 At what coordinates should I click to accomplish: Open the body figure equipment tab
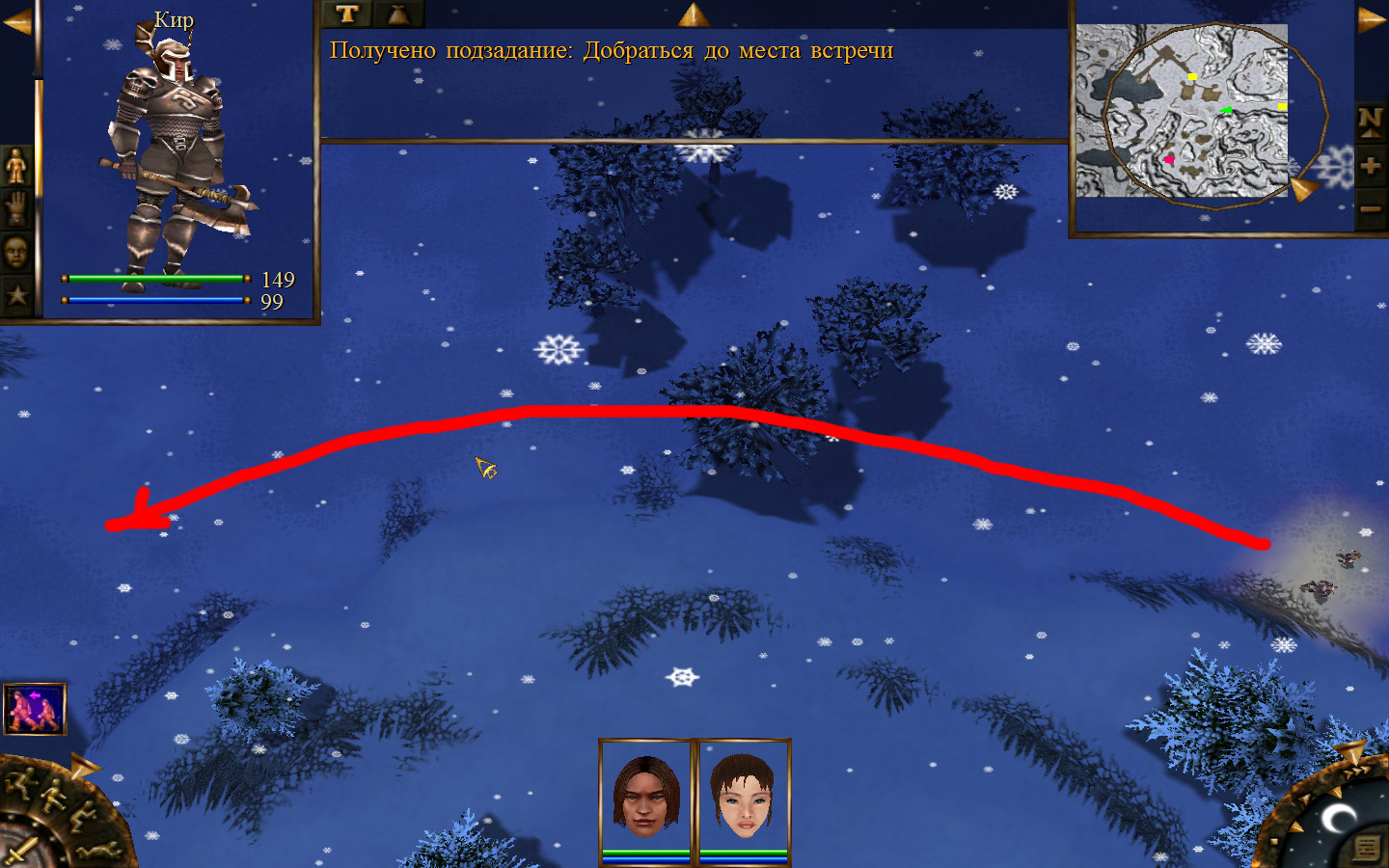tap(16, 167)
